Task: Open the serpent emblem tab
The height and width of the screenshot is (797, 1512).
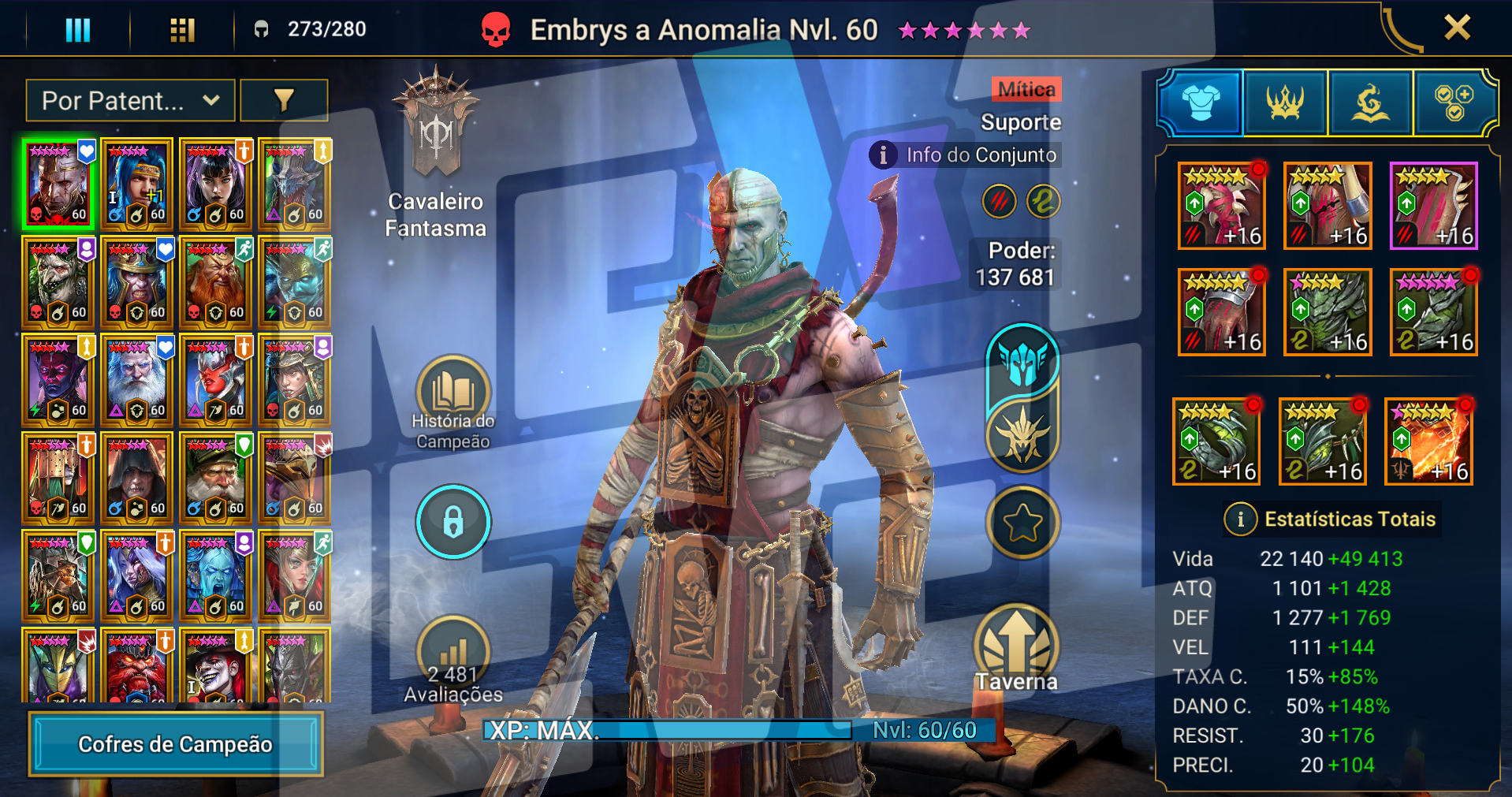Action: [1370, 102]
